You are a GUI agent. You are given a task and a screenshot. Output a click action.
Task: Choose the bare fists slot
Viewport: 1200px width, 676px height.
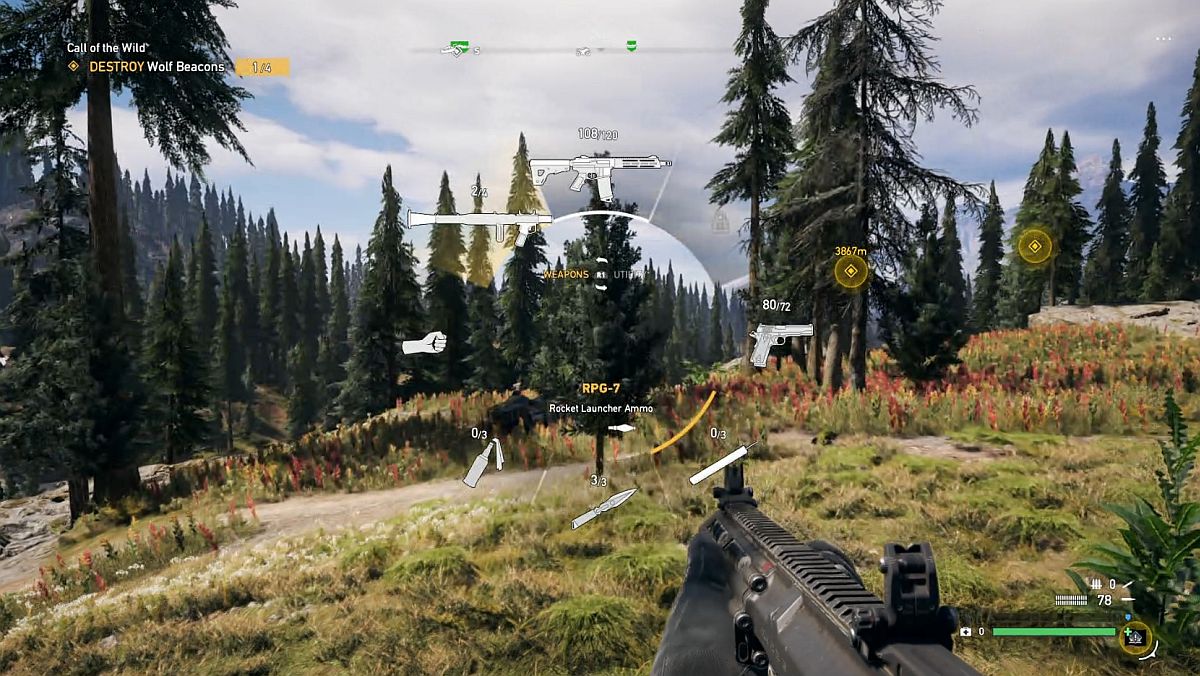tap(423, 344)
